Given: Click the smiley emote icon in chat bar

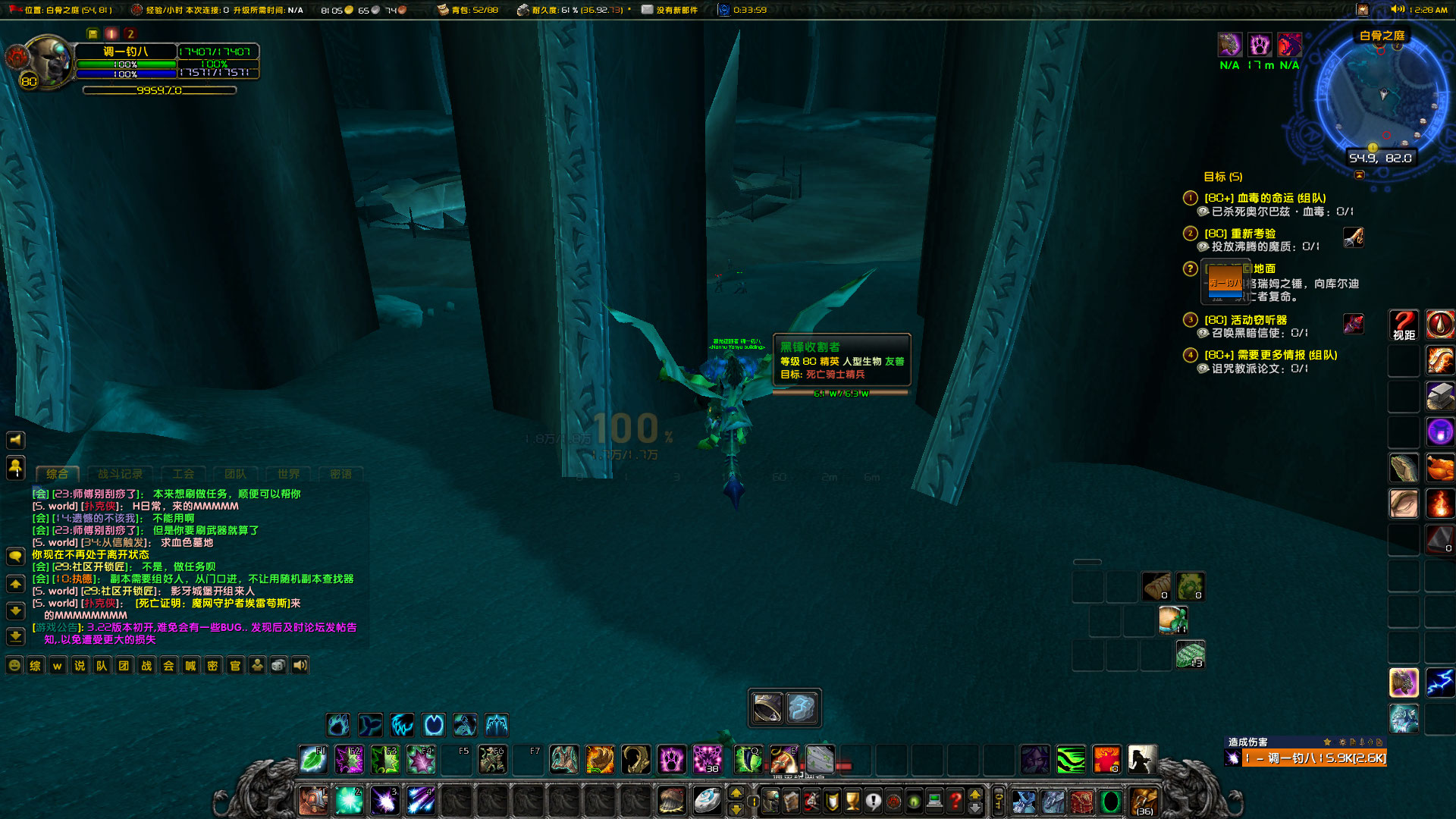Looking at the screenshot, I should pyautogui.click(x=14, y=665).
